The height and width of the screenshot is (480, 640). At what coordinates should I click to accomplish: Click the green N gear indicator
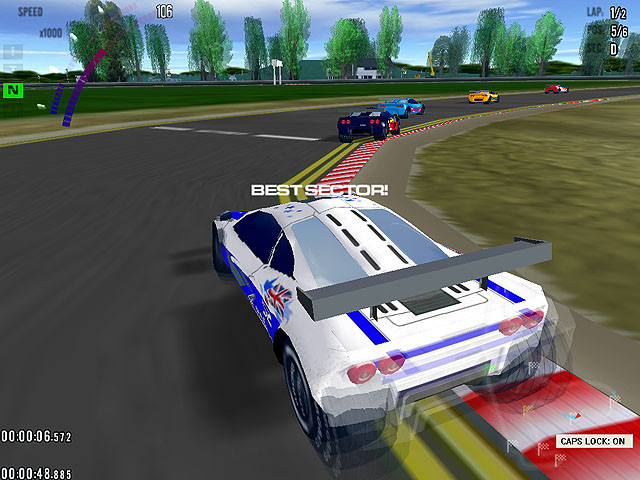[x=13, y=90]
